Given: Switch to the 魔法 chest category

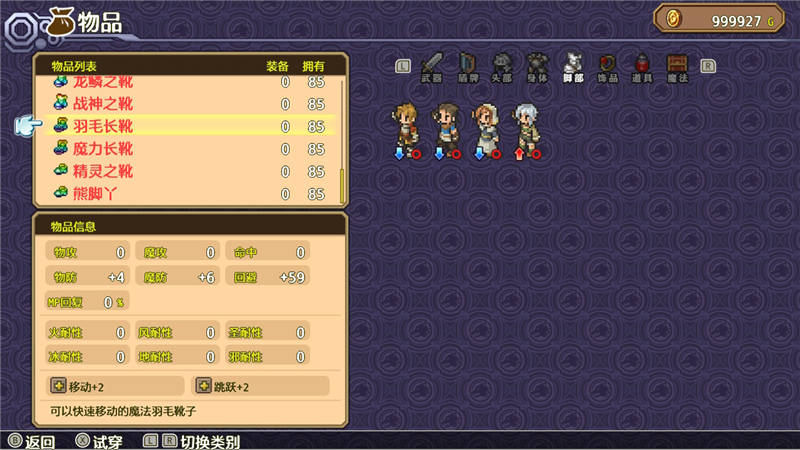Looking at the screenshot, I should (678, 66).
